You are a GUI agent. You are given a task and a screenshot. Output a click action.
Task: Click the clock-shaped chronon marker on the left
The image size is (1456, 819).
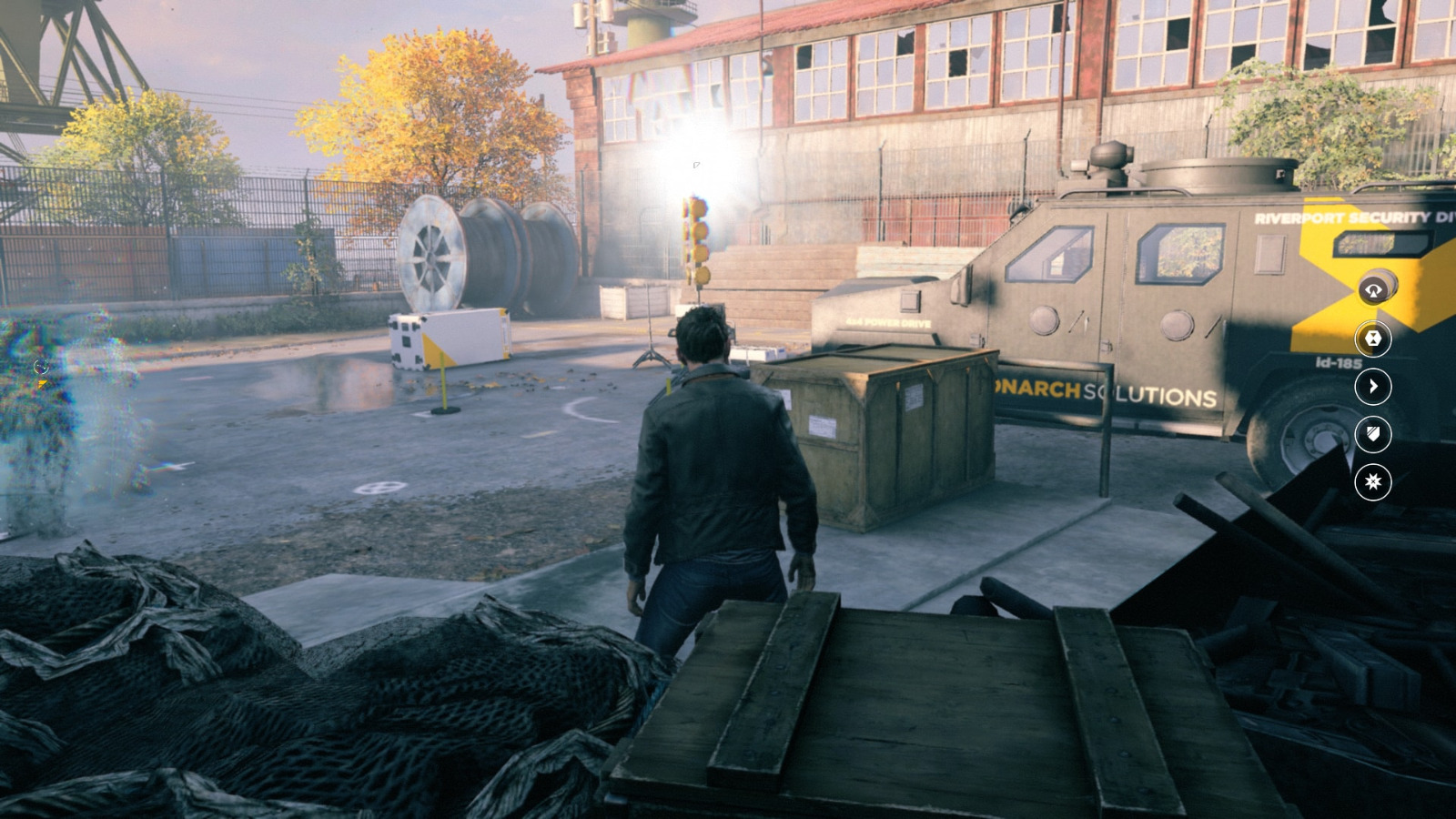click(x=39, y=368)
